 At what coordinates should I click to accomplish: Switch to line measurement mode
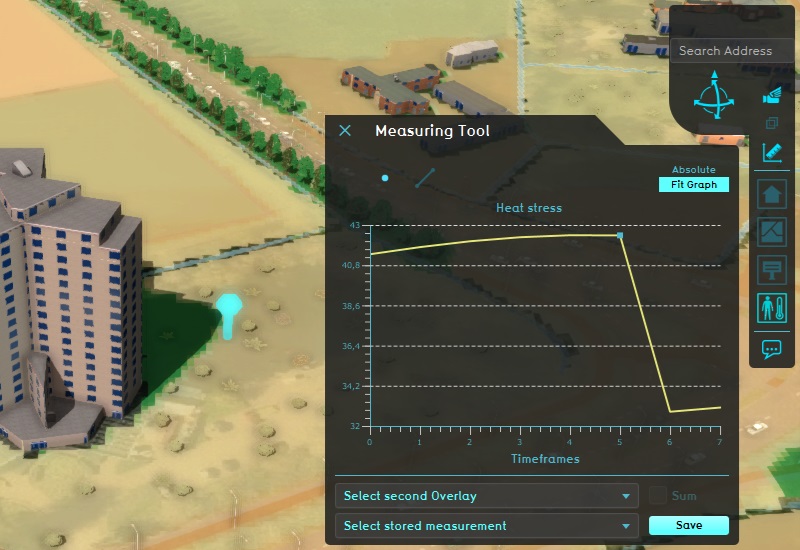click(425, 178)
